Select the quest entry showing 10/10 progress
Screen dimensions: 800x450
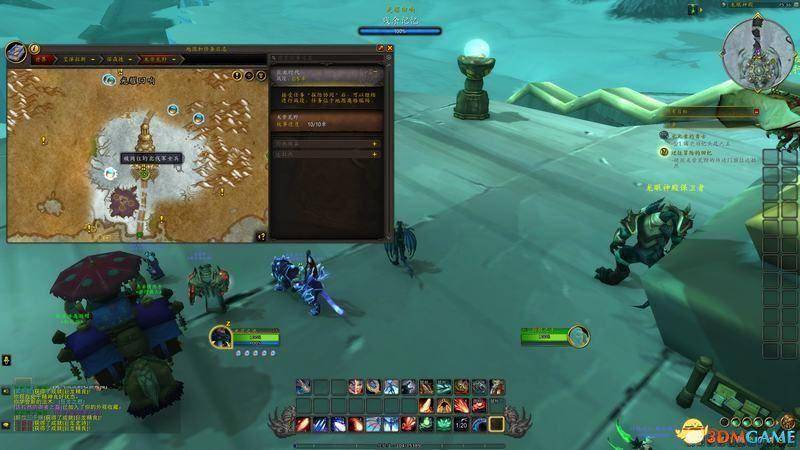point(325,121)
